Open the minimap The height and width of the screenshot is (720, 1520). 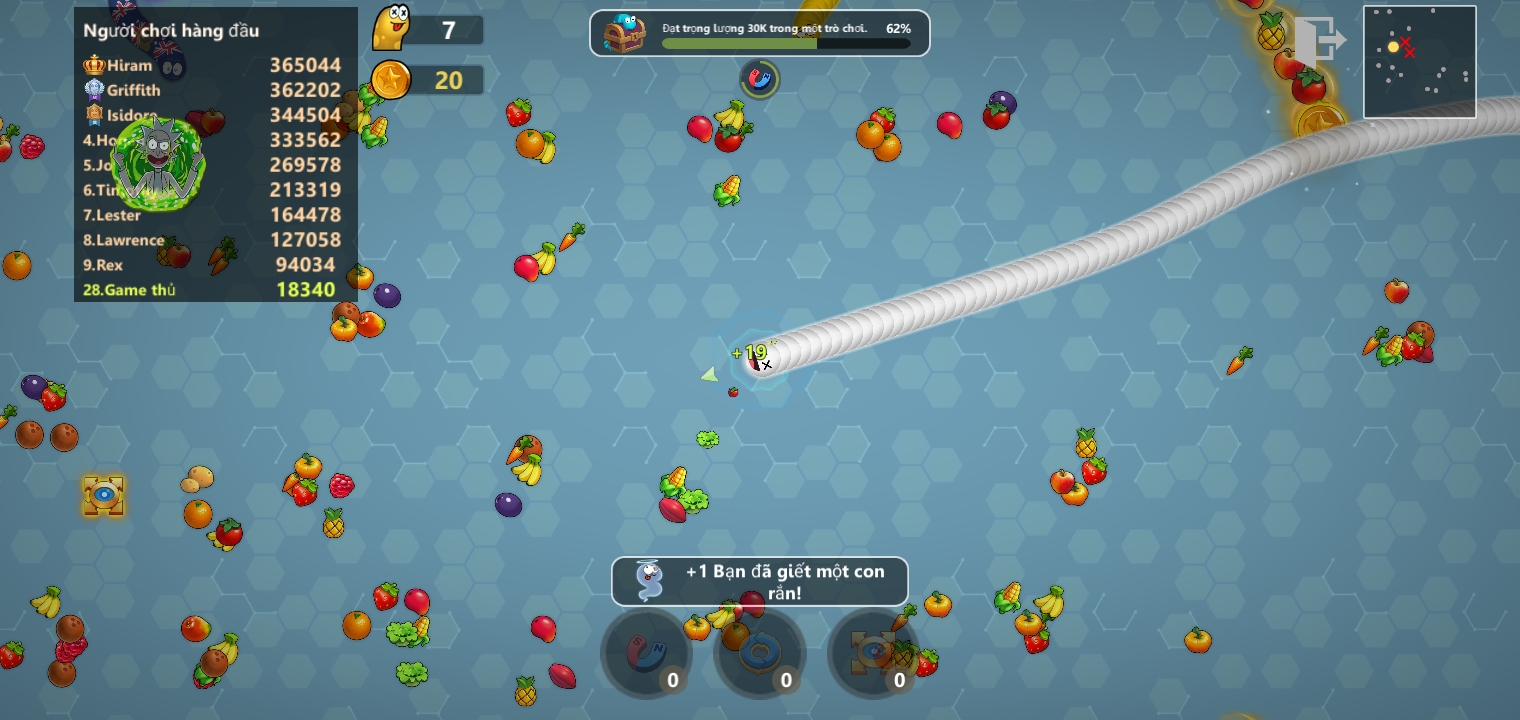tap(1419, 62)
